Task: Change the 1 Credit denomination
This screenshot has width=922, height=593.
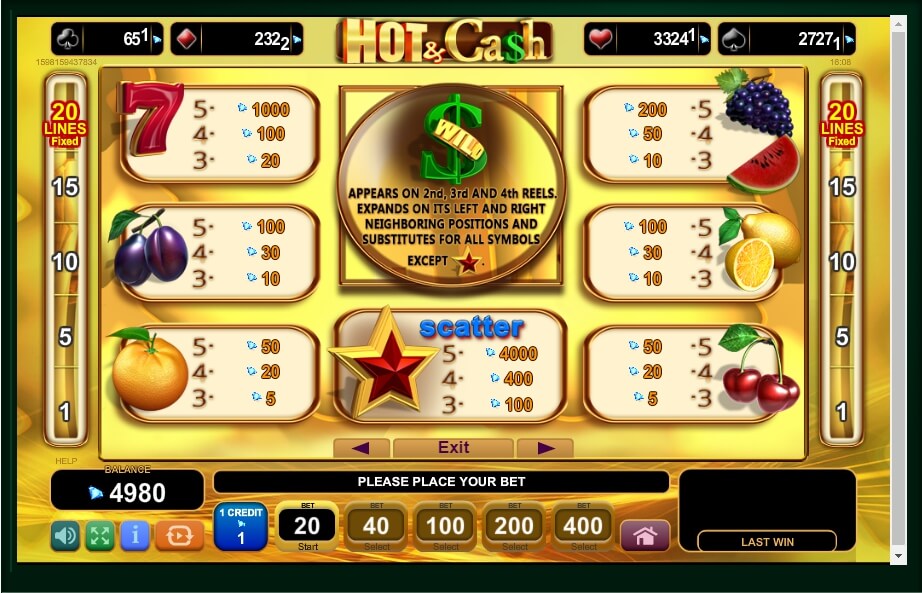Action: coord(241,527)
